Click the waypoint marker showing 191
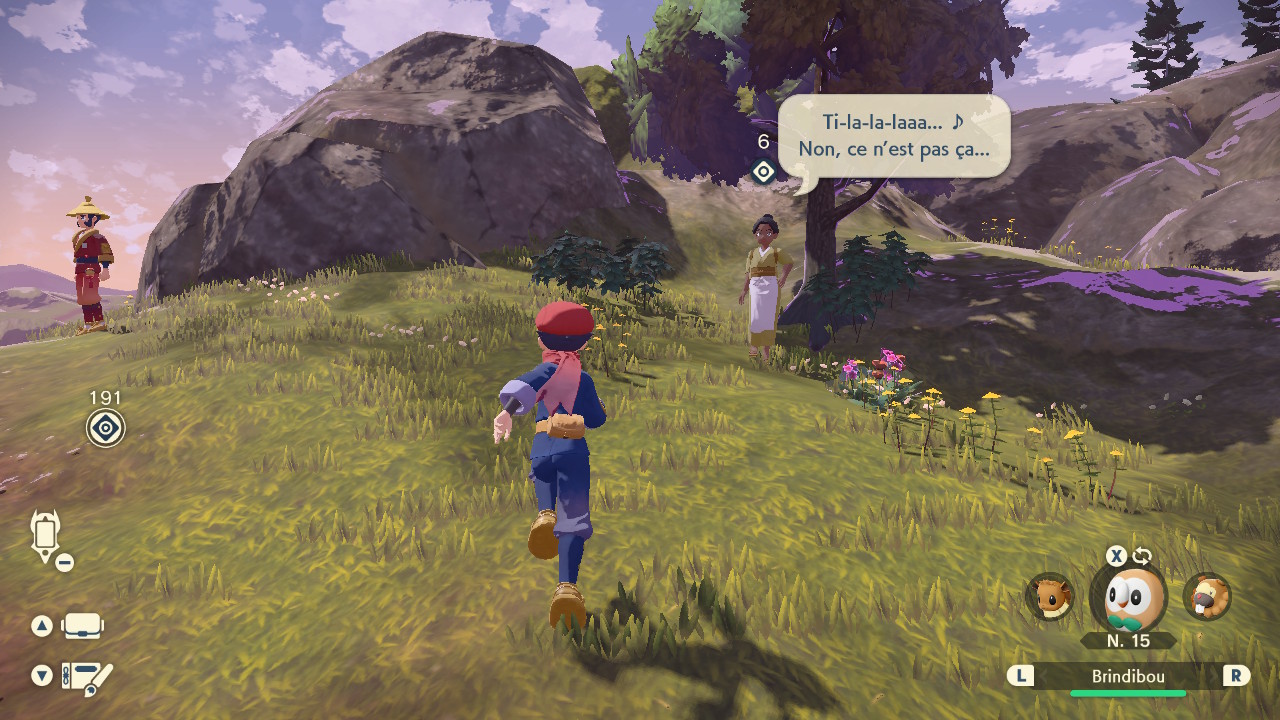This screenshot has width=1280, height=720. [x=105, y=428]
